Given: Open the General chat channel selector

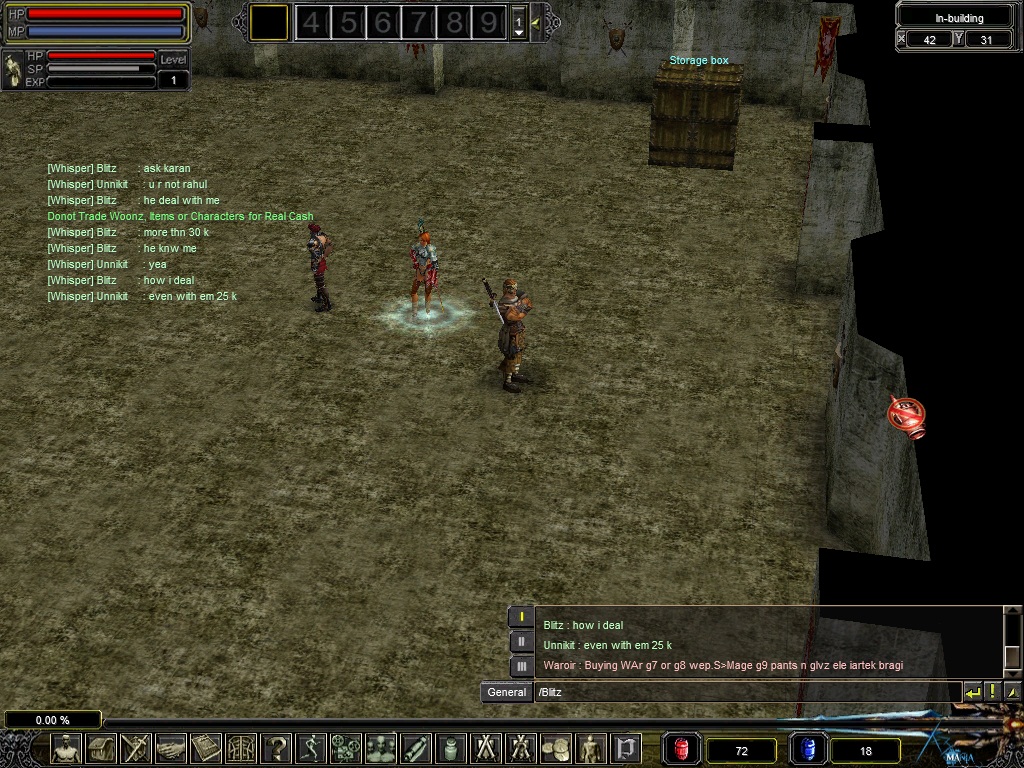Looking at the screenshot, I should (507, 692).
